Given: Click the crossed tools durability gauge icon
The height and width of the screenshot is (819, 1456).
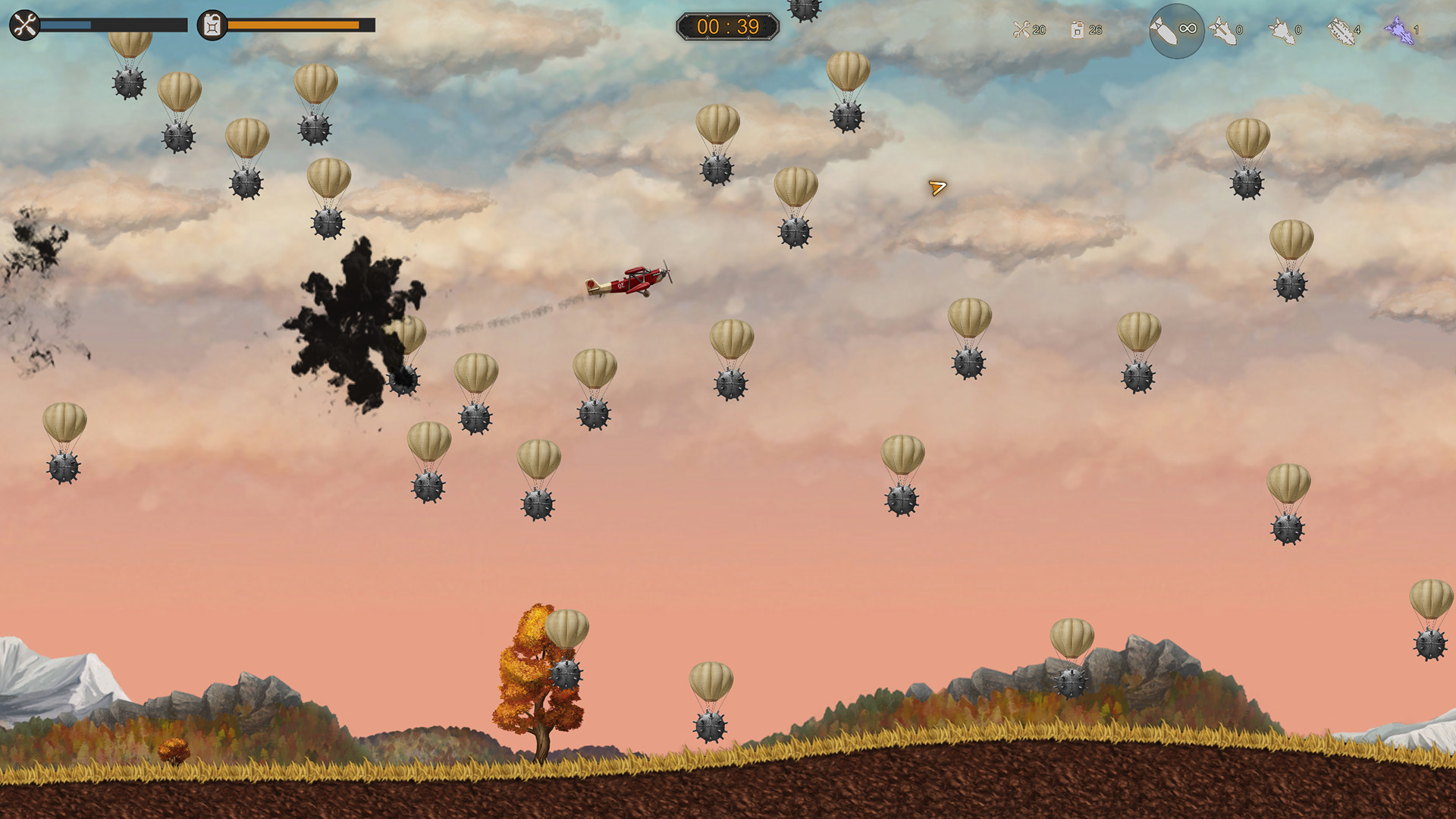Looking at the screenshot, I should [25, 25].
